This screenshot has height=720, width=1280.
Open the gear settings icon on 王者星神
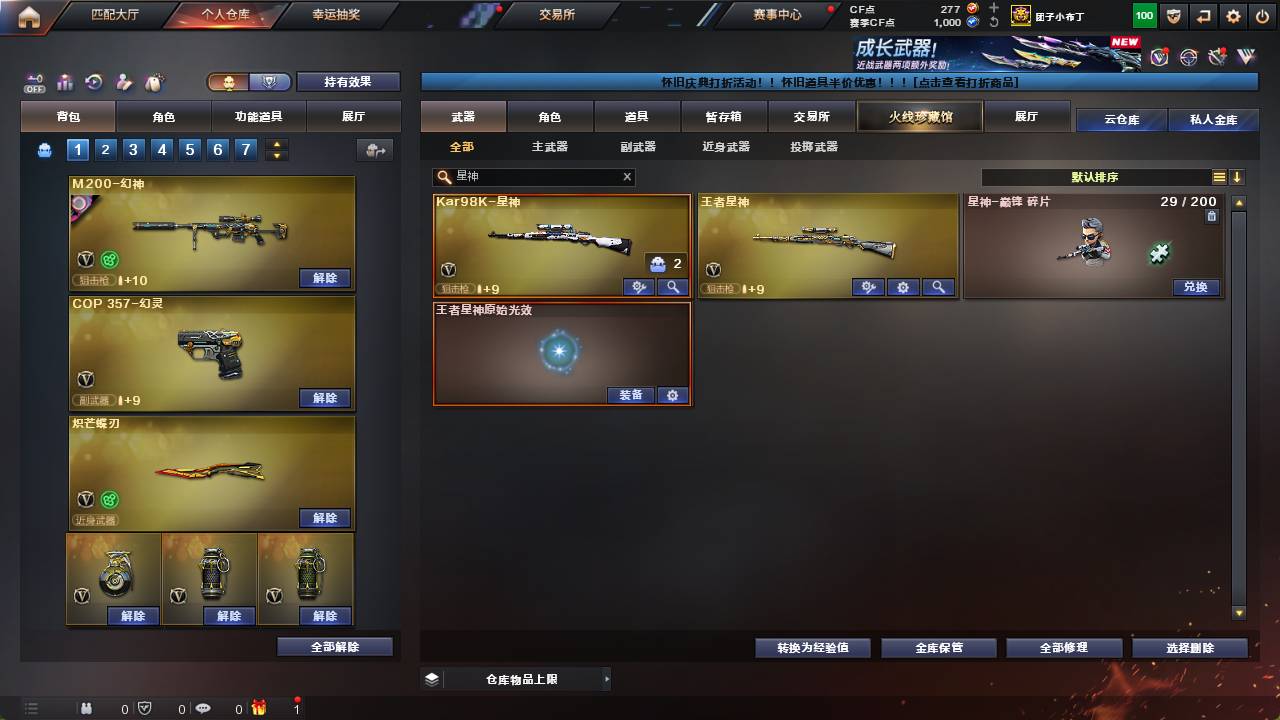click(903, 287)
